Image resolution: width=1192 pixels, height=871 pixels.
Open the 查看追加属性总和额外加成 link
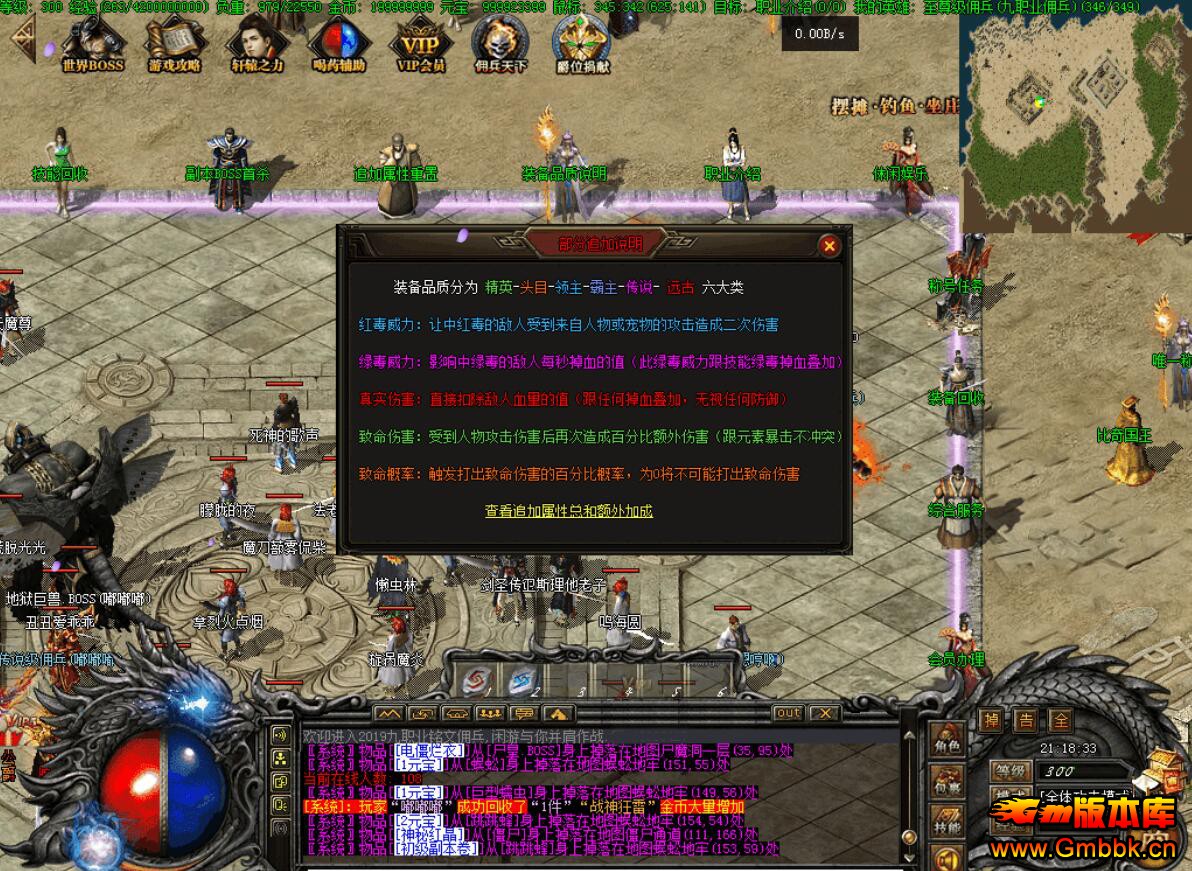(x=569, y=511)
